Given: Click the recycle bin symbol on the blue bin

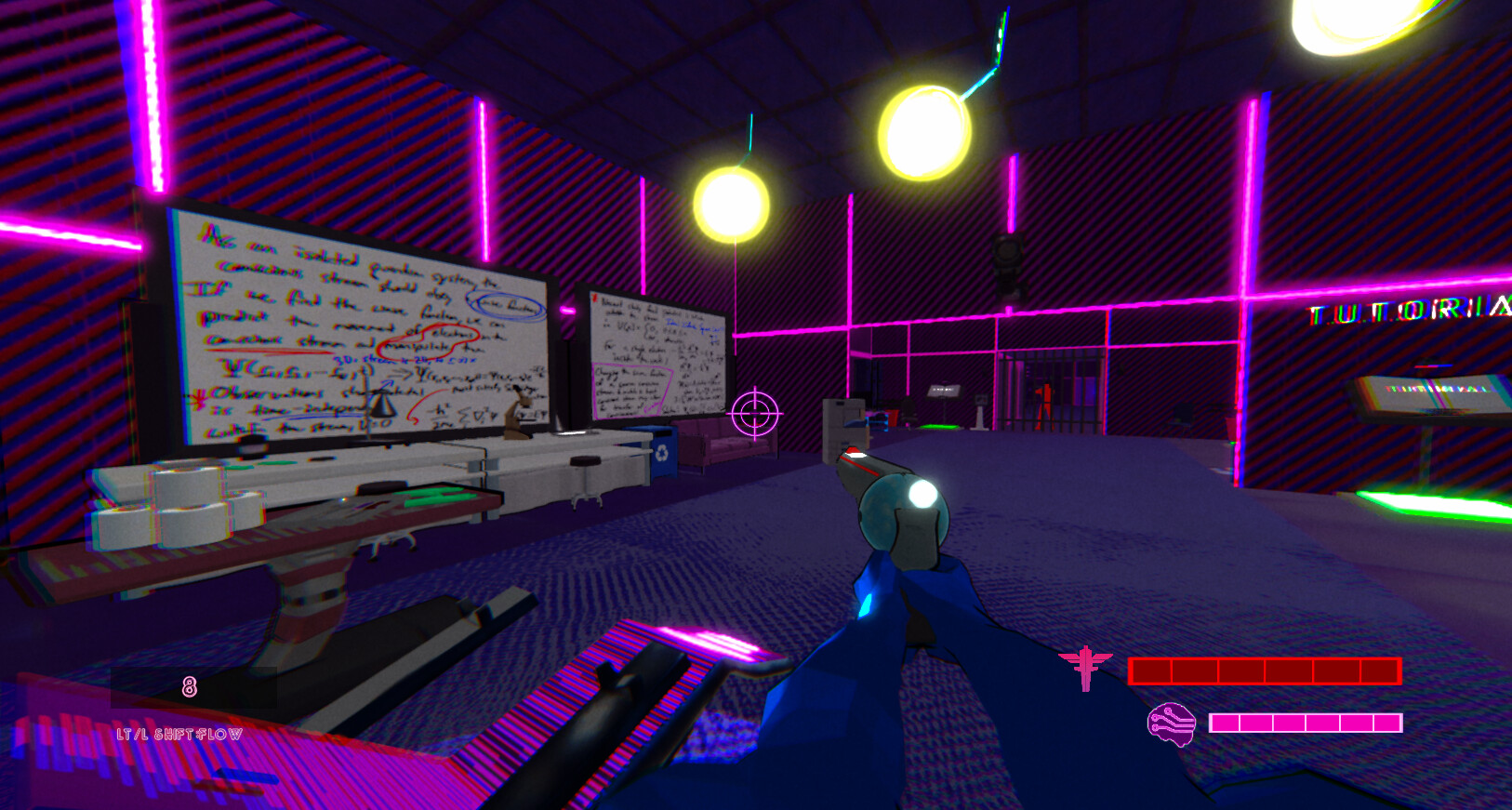Looking at the screenshot, I should [x=662, y=453].
